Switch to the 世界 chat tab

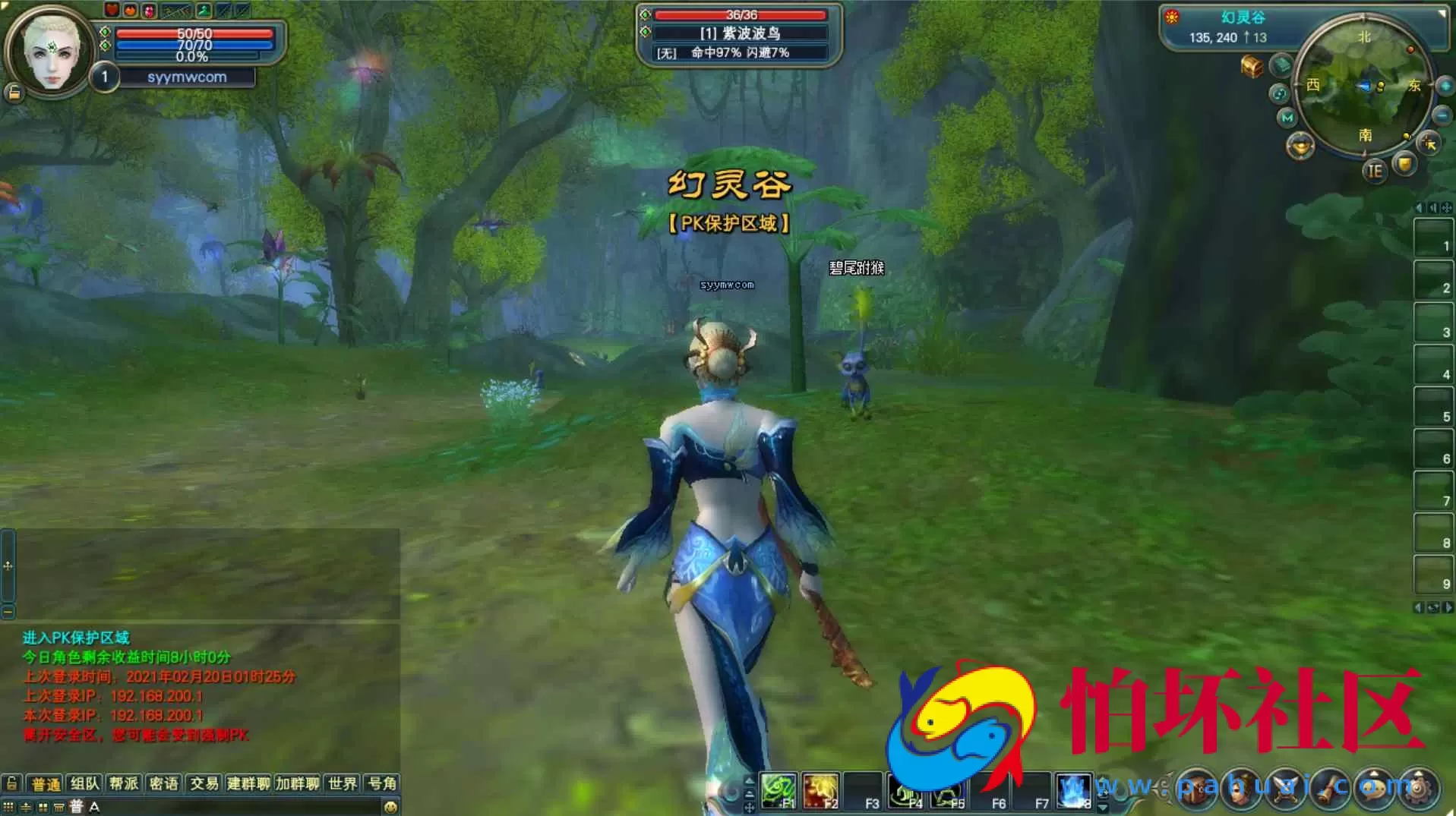(x=343, y=784)
